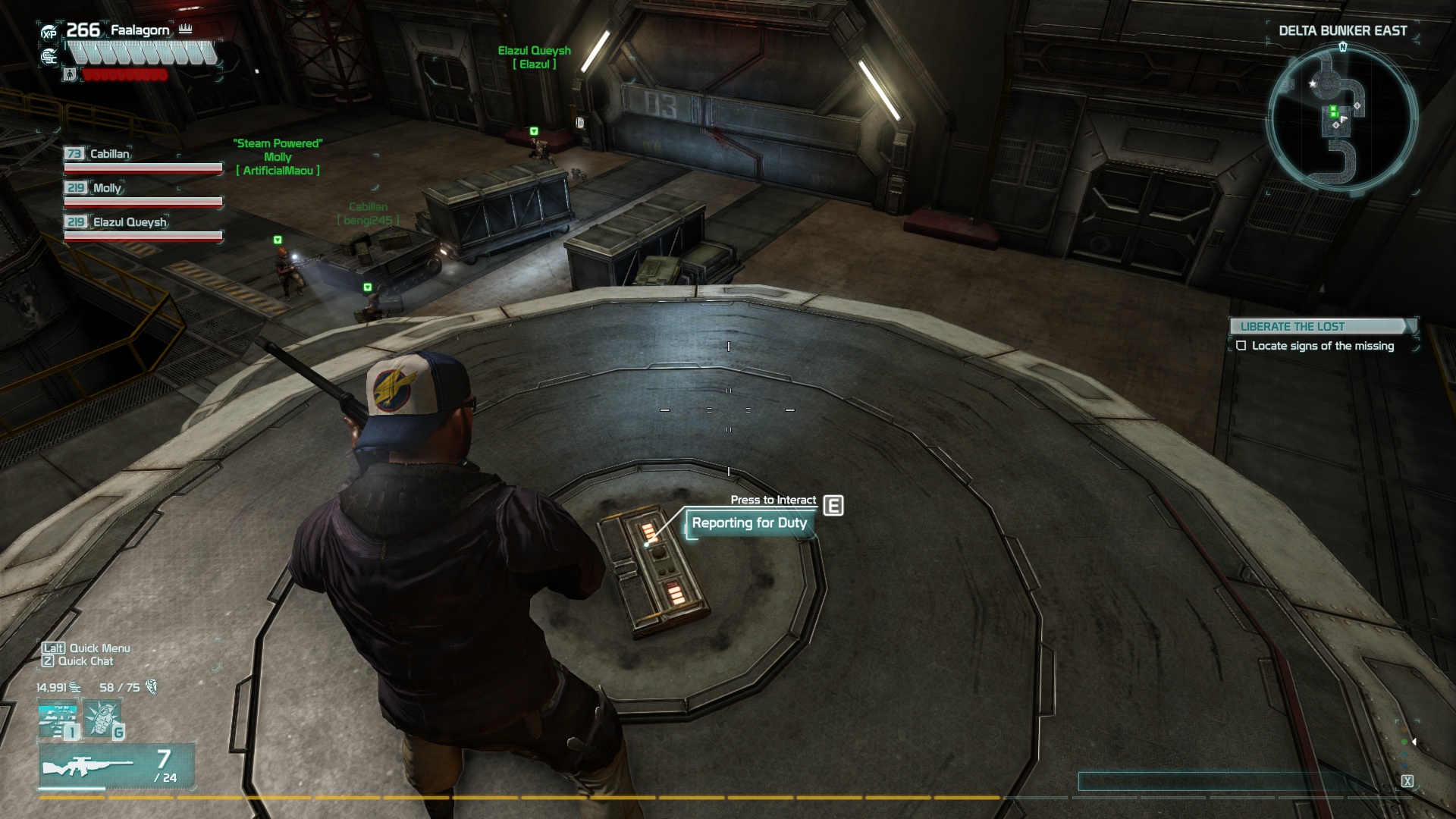Select the grenade icon
Viewport: 1456px width, 819px height.
(x=102, y=719)
